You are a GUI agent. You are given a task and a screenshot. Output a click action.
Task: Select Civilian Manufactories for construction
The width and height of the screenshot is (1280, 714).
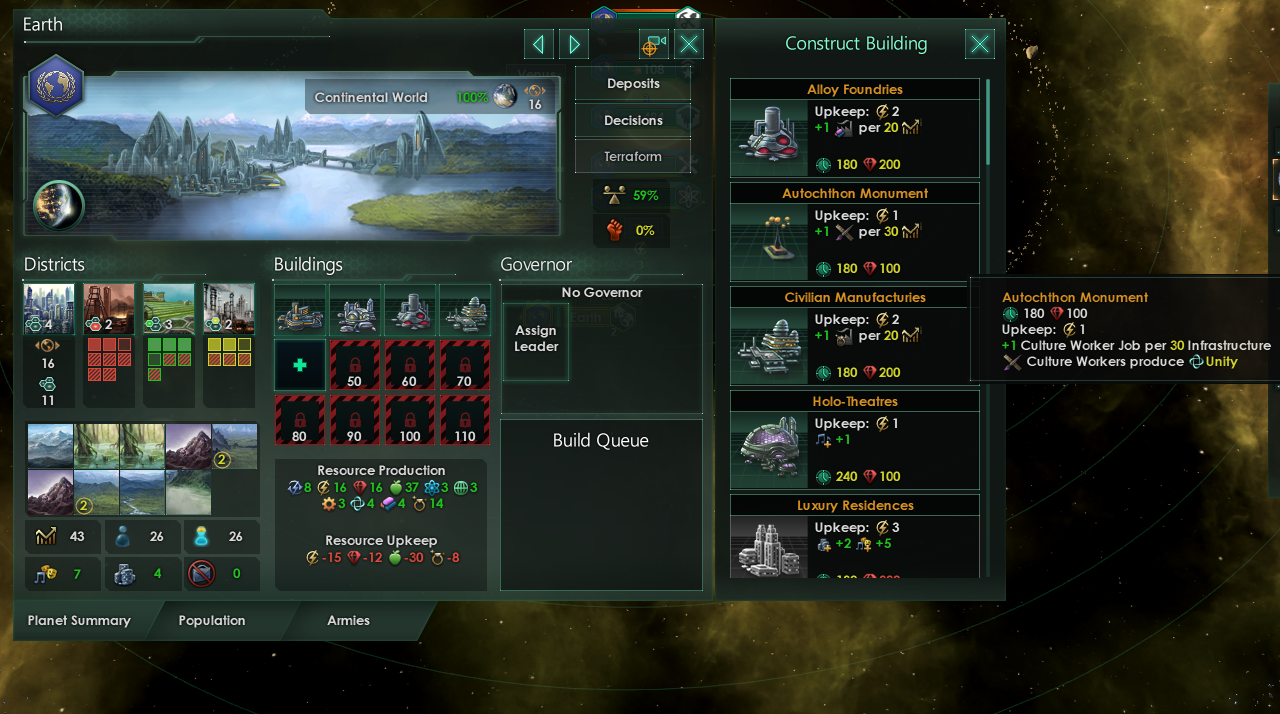point(855,336)
